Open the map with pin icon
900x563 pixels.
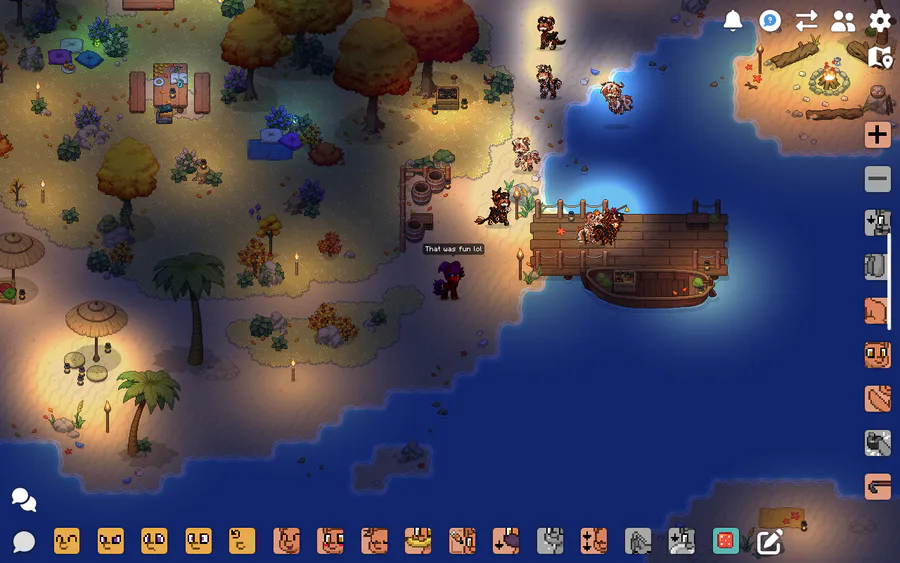880,57
